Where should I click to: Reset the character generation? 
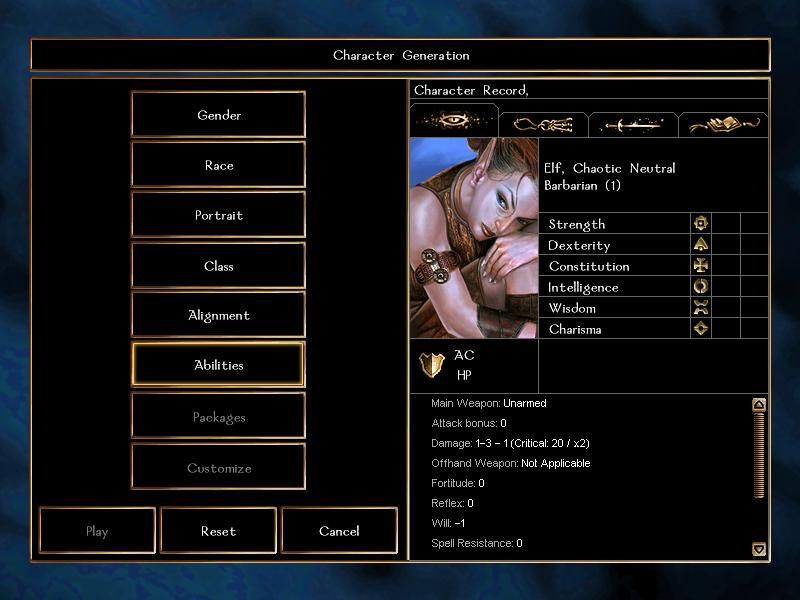point(218,531)
